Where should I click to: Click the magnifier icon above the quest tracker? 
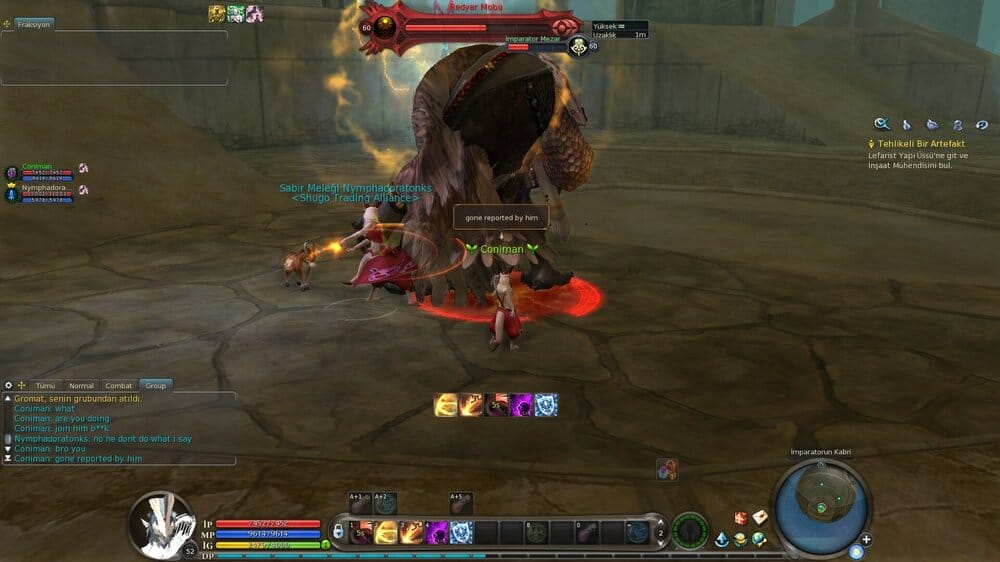click(882, 124)
